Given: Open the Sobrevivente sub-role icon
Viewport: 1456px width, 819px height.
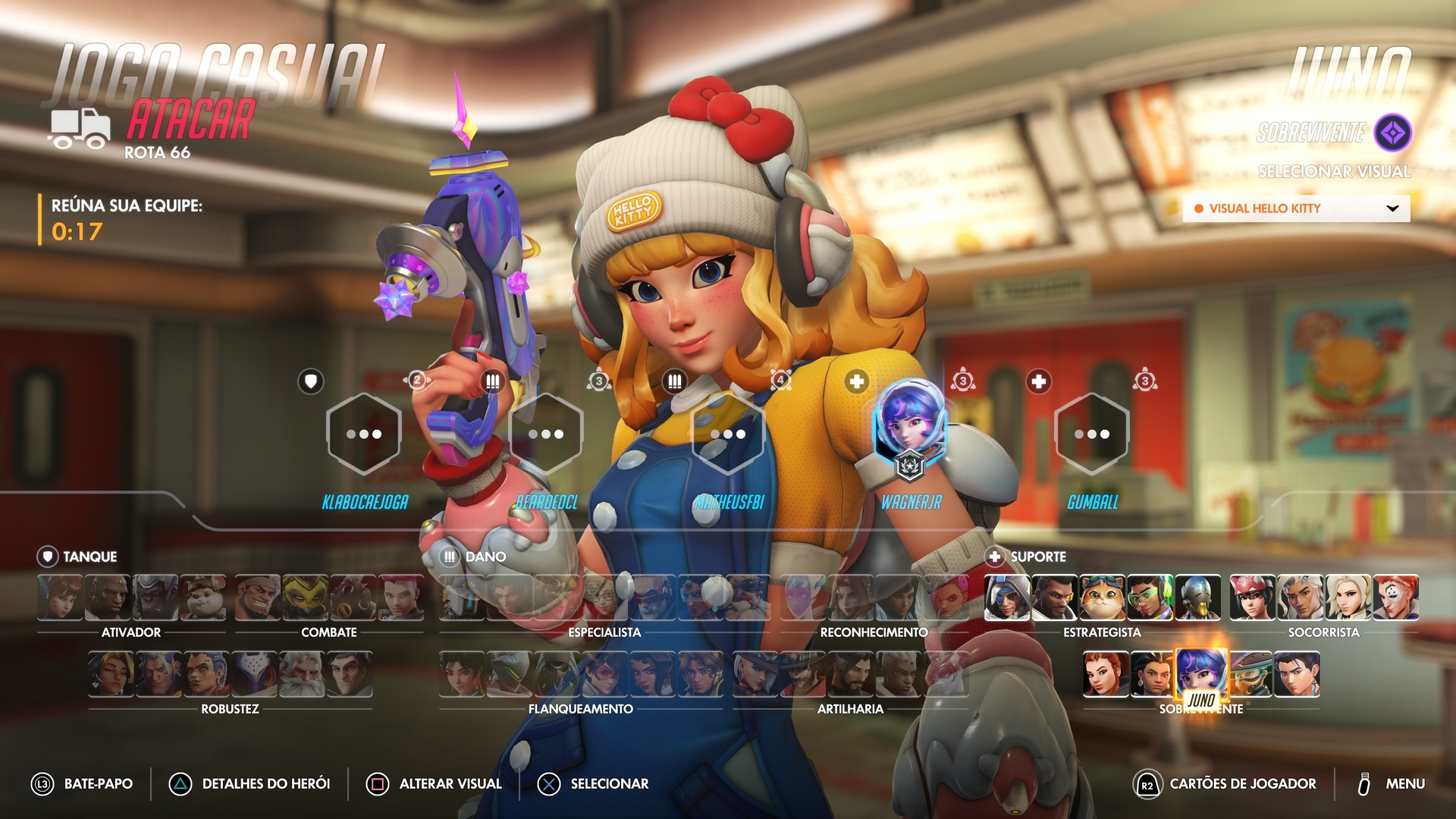Looking at the screenshot, I should point(1393,133).
